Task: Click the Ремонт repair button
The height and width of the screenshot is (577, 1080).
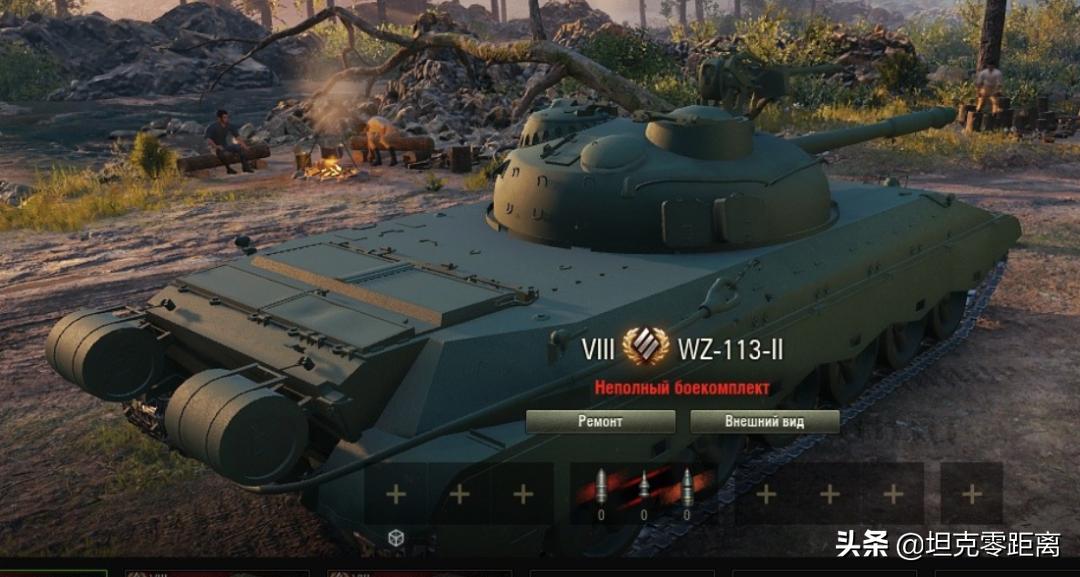Action: 600,421
